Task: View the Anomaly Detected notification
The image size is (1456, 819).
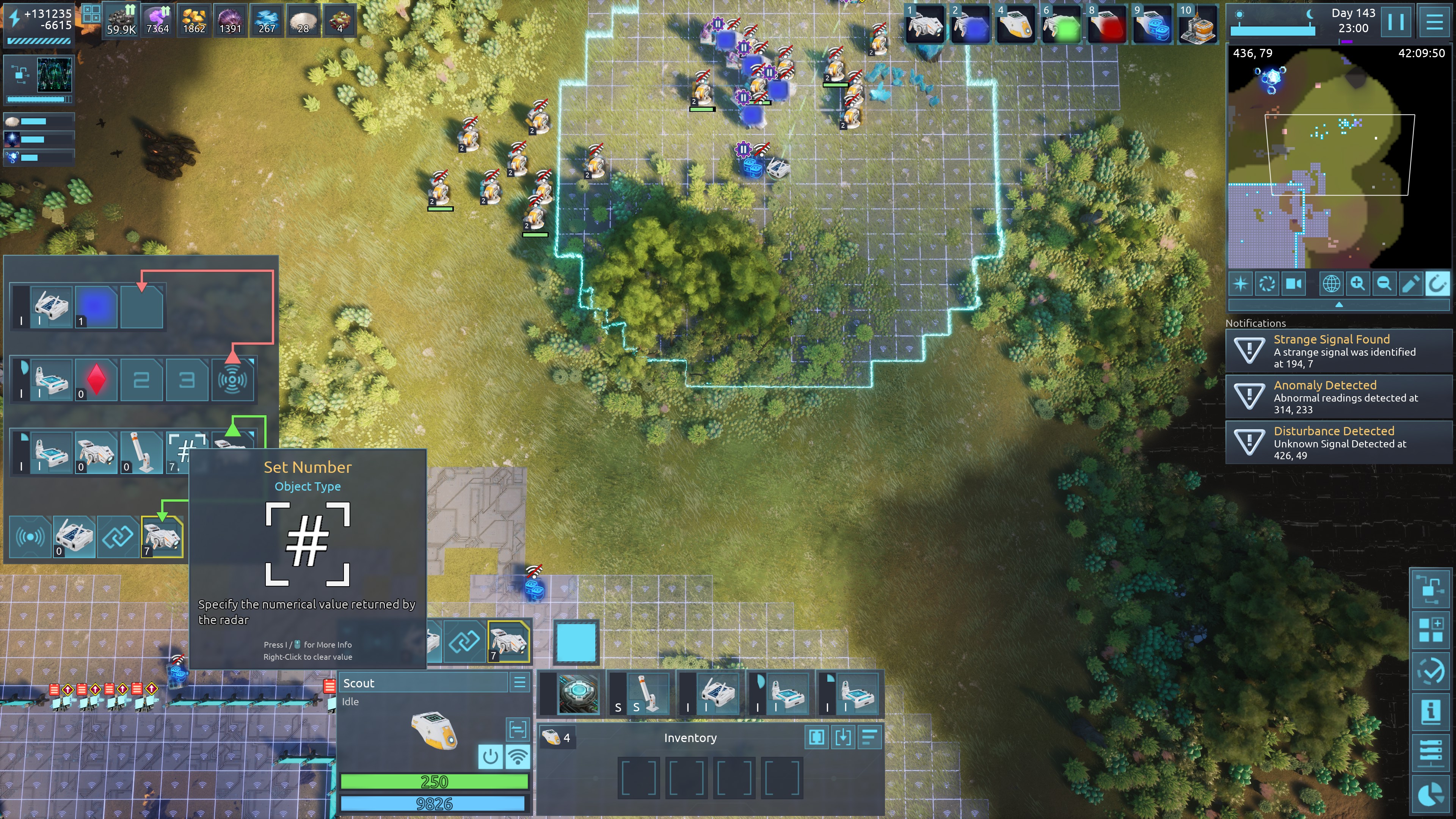Action: pos(1338,397)
